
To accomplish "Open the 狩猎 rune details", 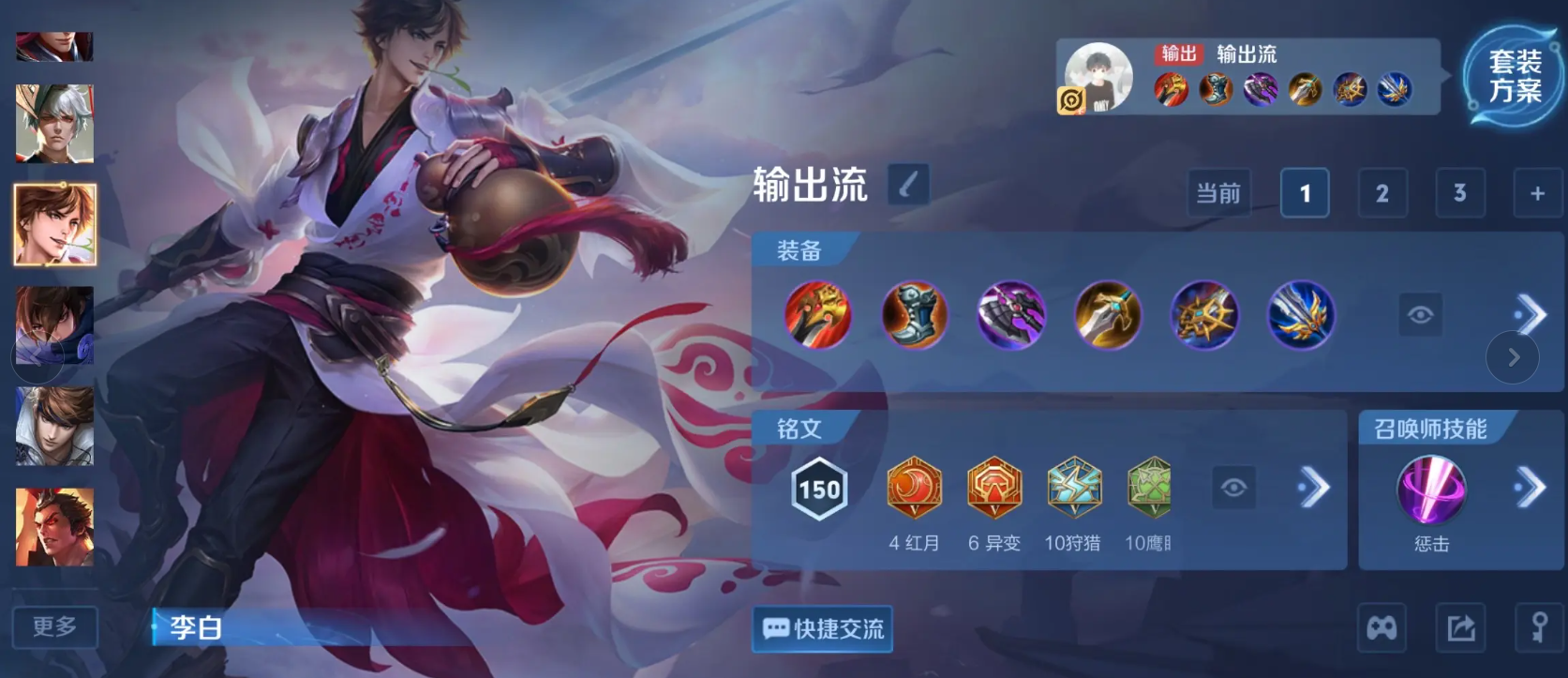I will click(1074, 489).
